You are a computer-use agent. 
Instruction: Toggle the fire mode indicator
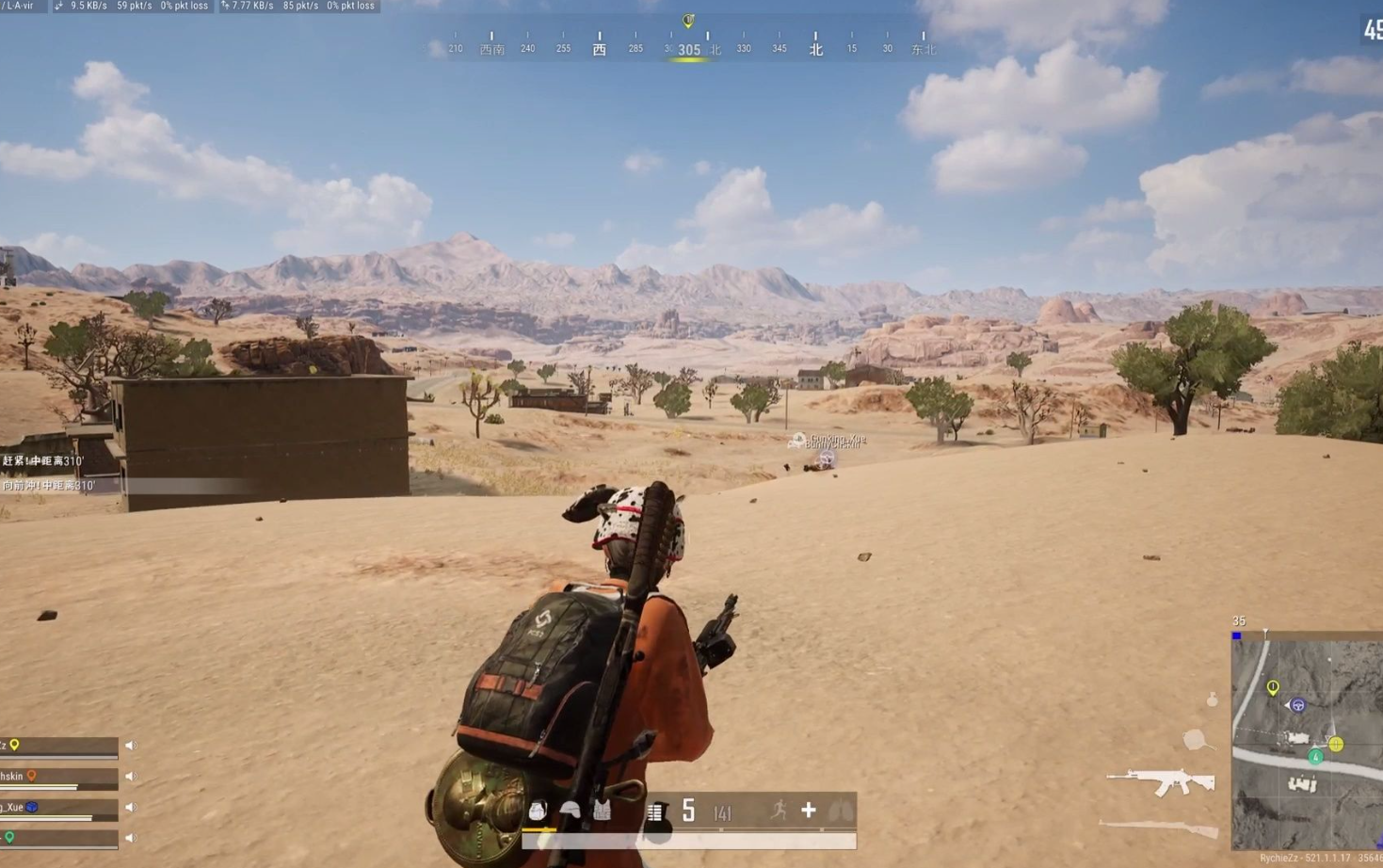tap(655, 812)
